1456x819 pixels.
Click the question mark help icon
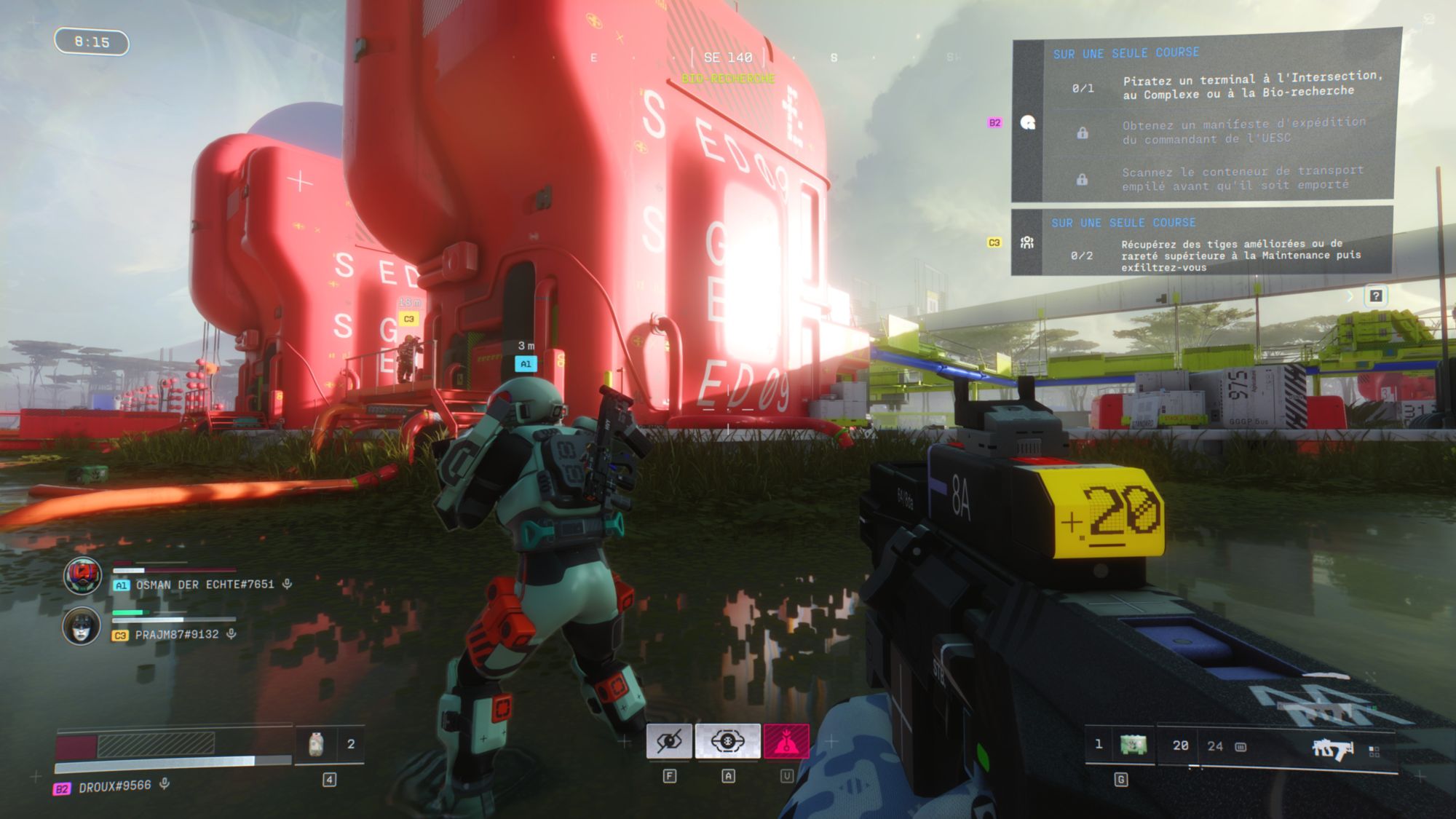[x=1375, y=296]
